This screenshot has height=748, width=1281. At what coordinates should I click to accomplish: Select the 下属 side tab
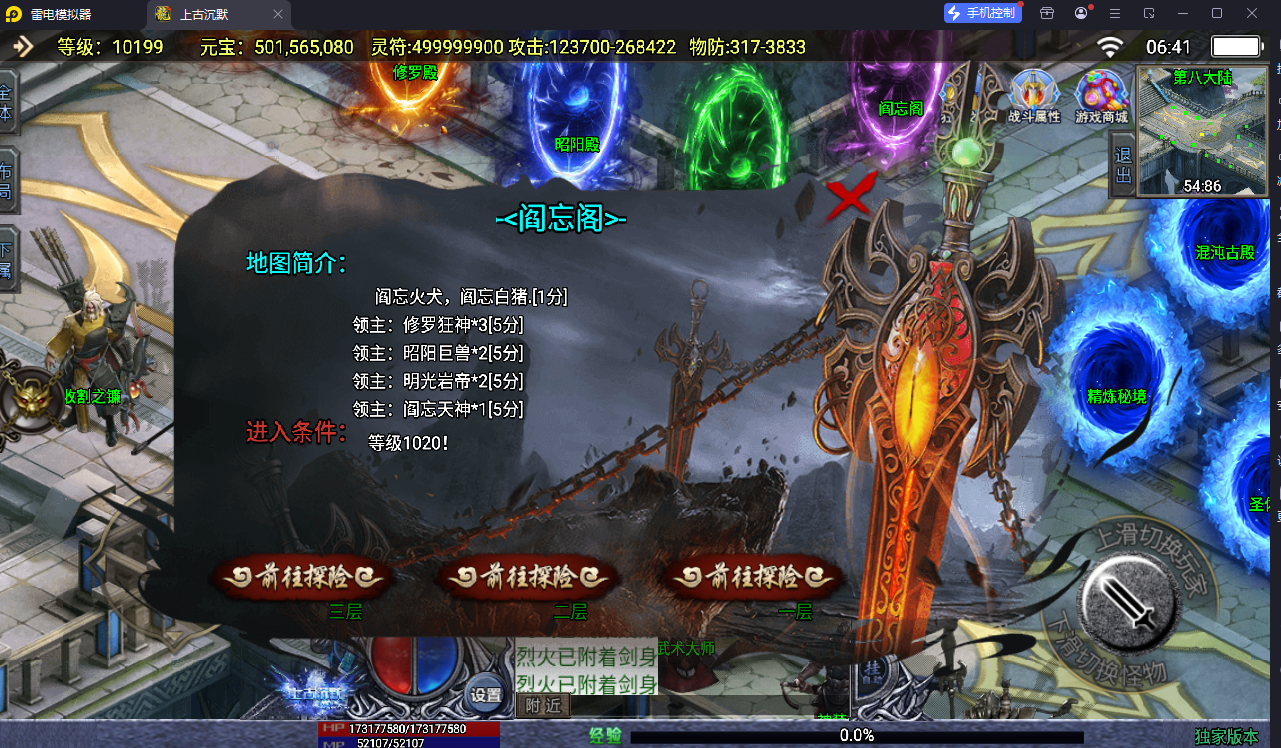7,260
